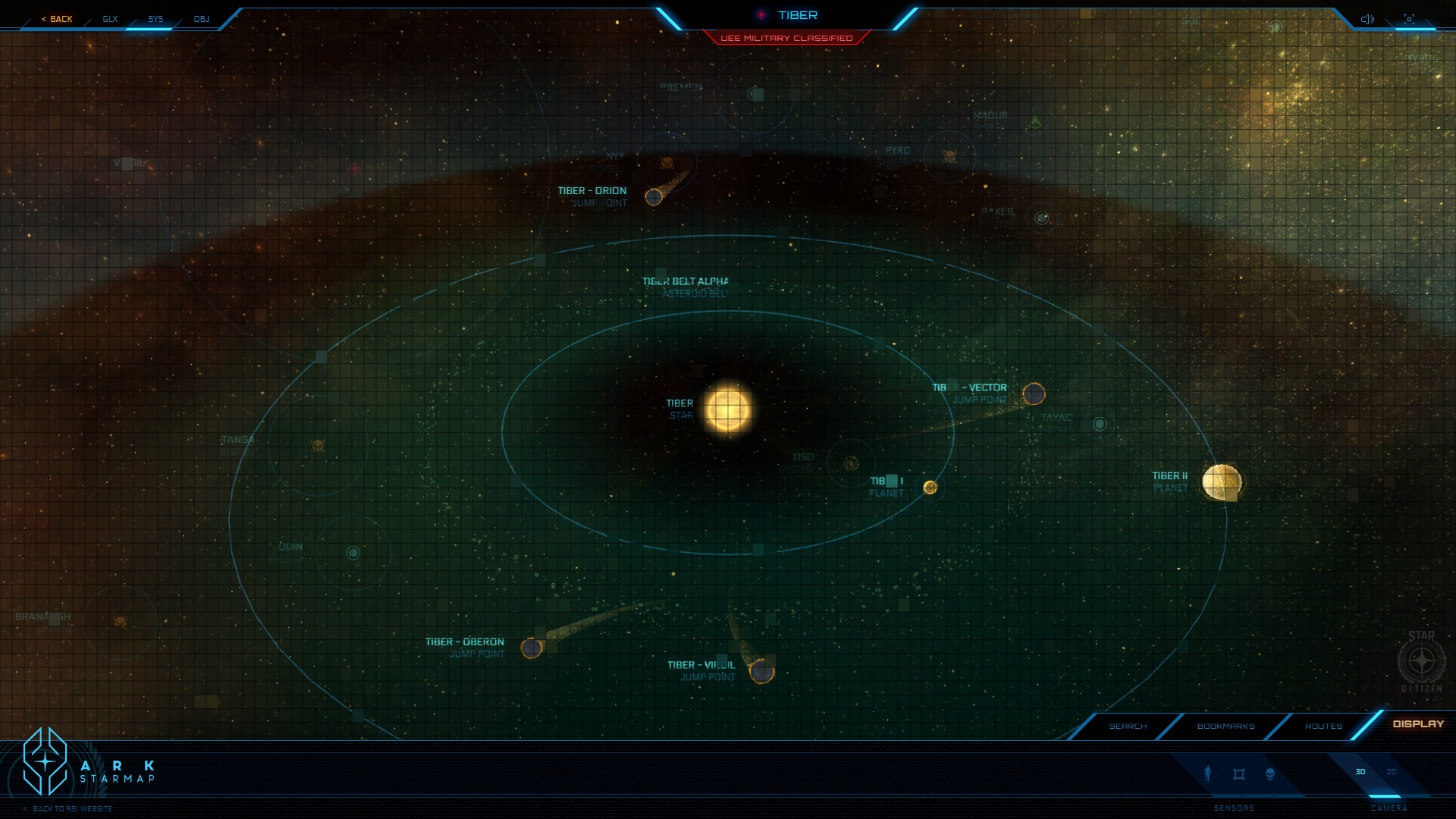
Task: Select the Tiber star marker
Action: coord(727,409)
